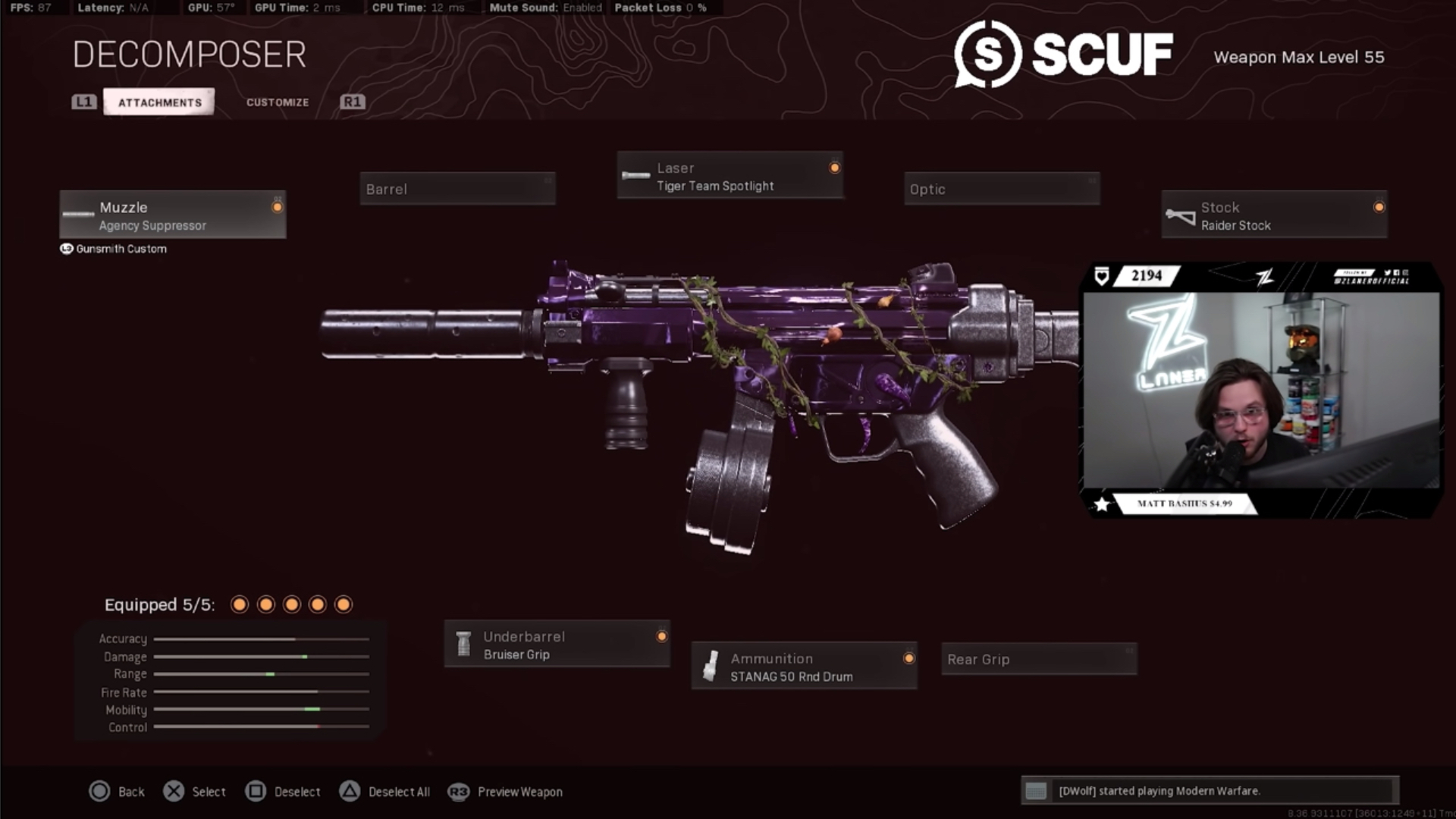Viewport: 1456px width, 819px height.
Task: Switch to the Attachments tab
Action: click(159, 102)
